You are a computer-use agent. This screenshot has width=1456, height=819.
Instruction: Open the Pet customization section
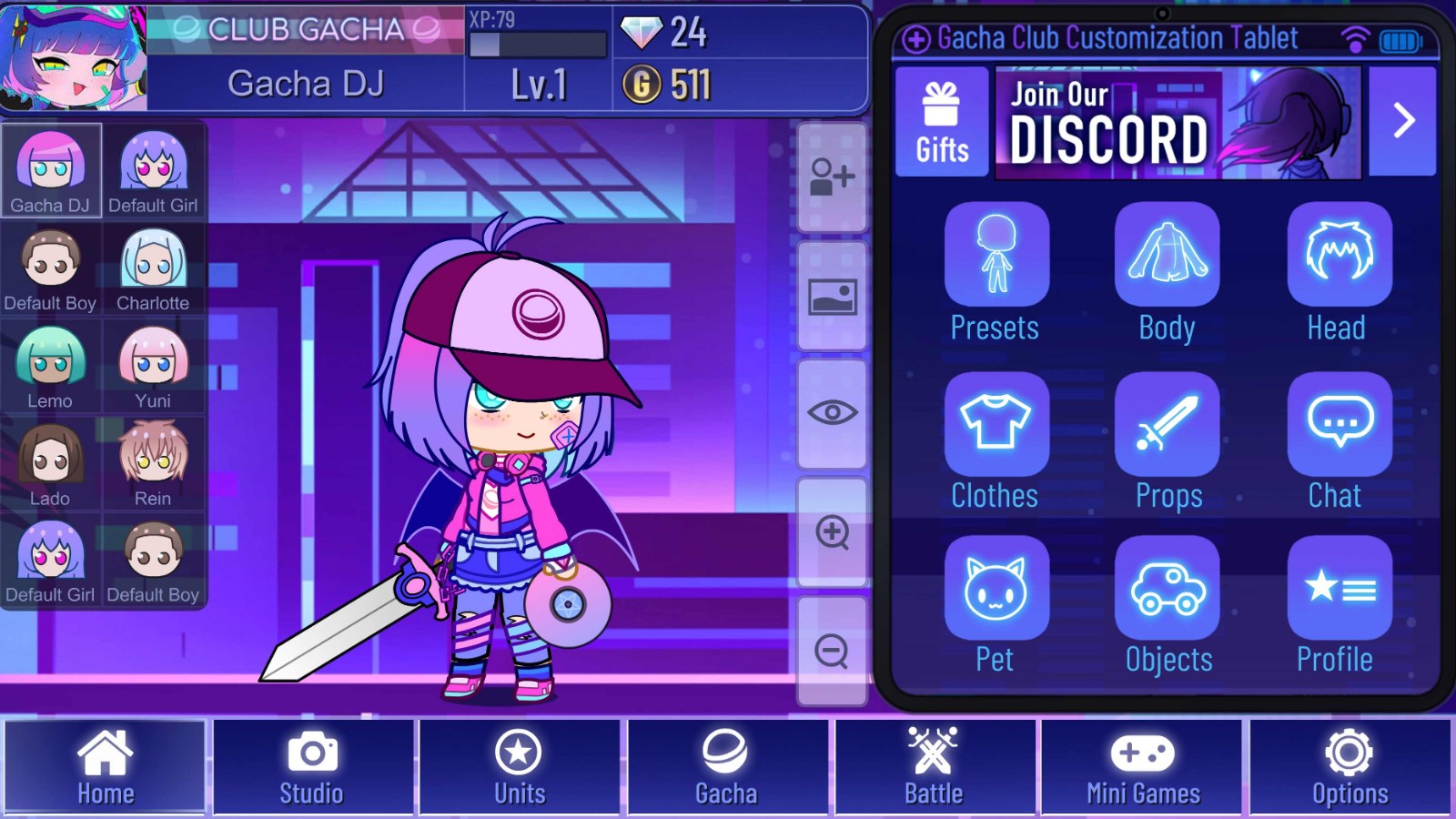coord(995,587)
